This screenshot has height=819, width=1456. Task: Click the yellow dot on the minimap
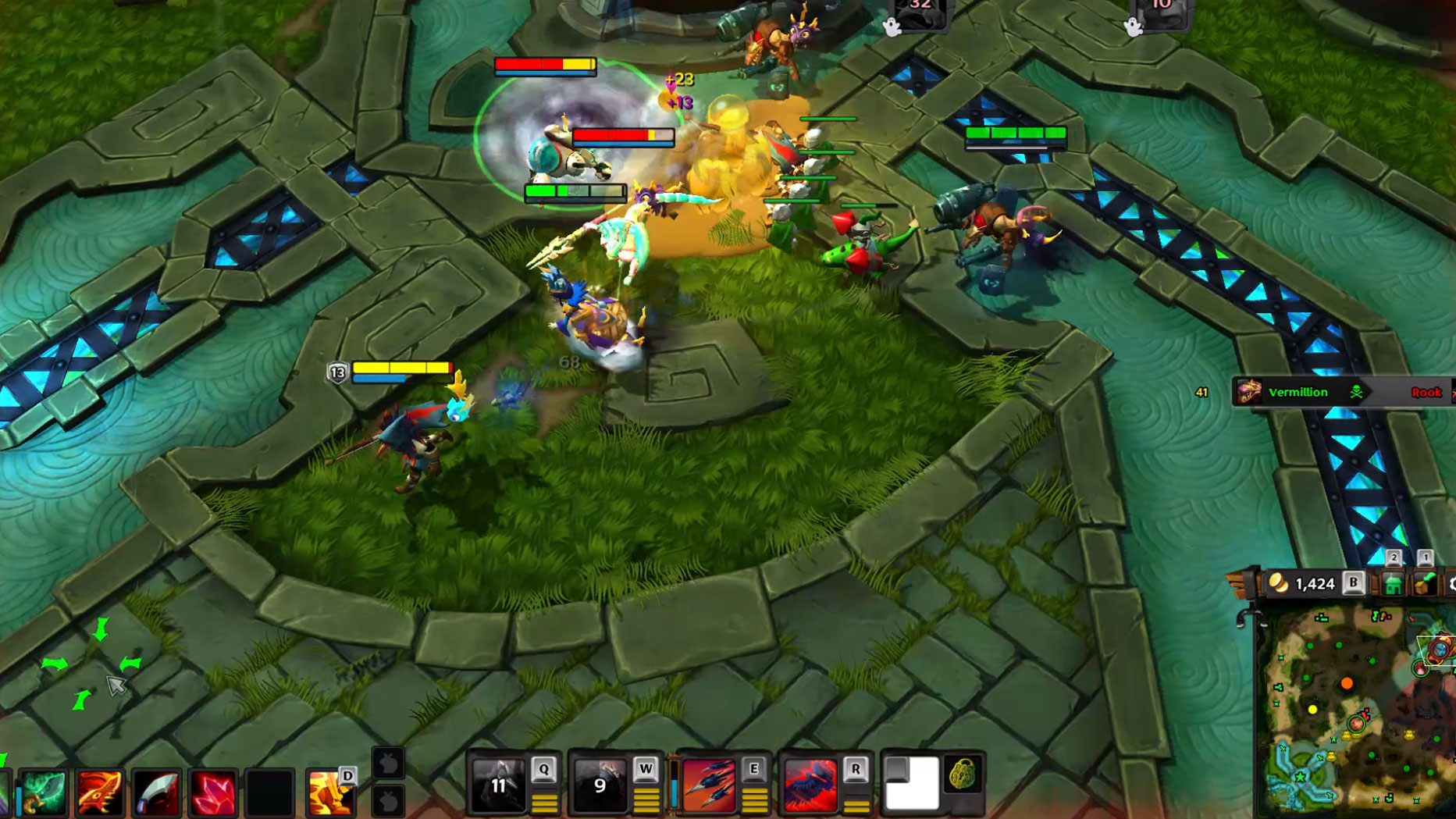(x=1312, y=709)
